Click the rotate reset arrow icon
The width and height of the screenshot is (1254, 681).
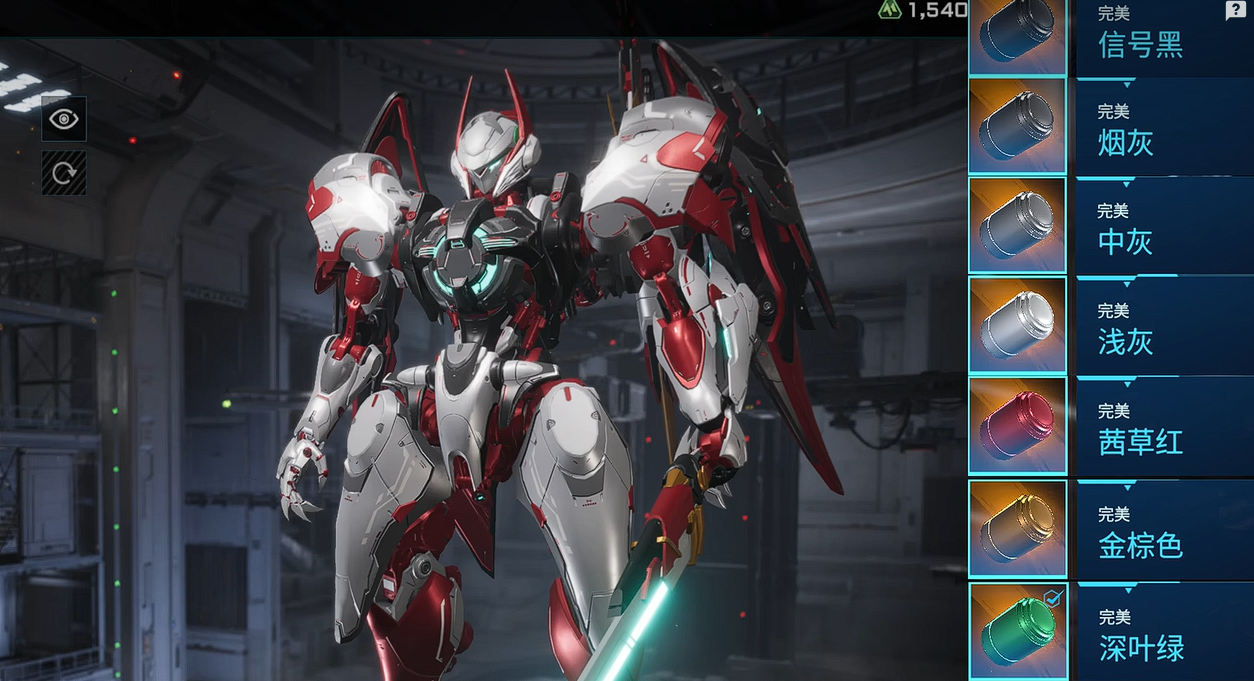point(64,173)
